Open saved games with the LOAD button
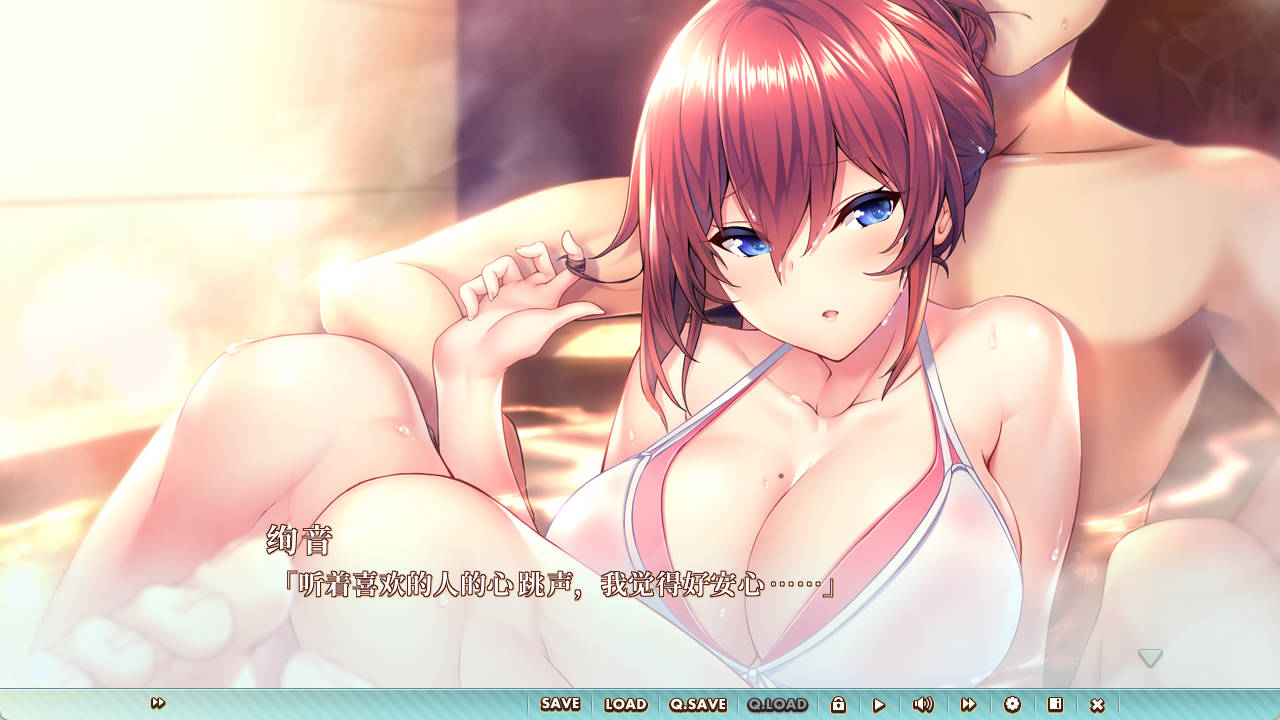This screenshot has height=720, width=1280. pos(624,705)
